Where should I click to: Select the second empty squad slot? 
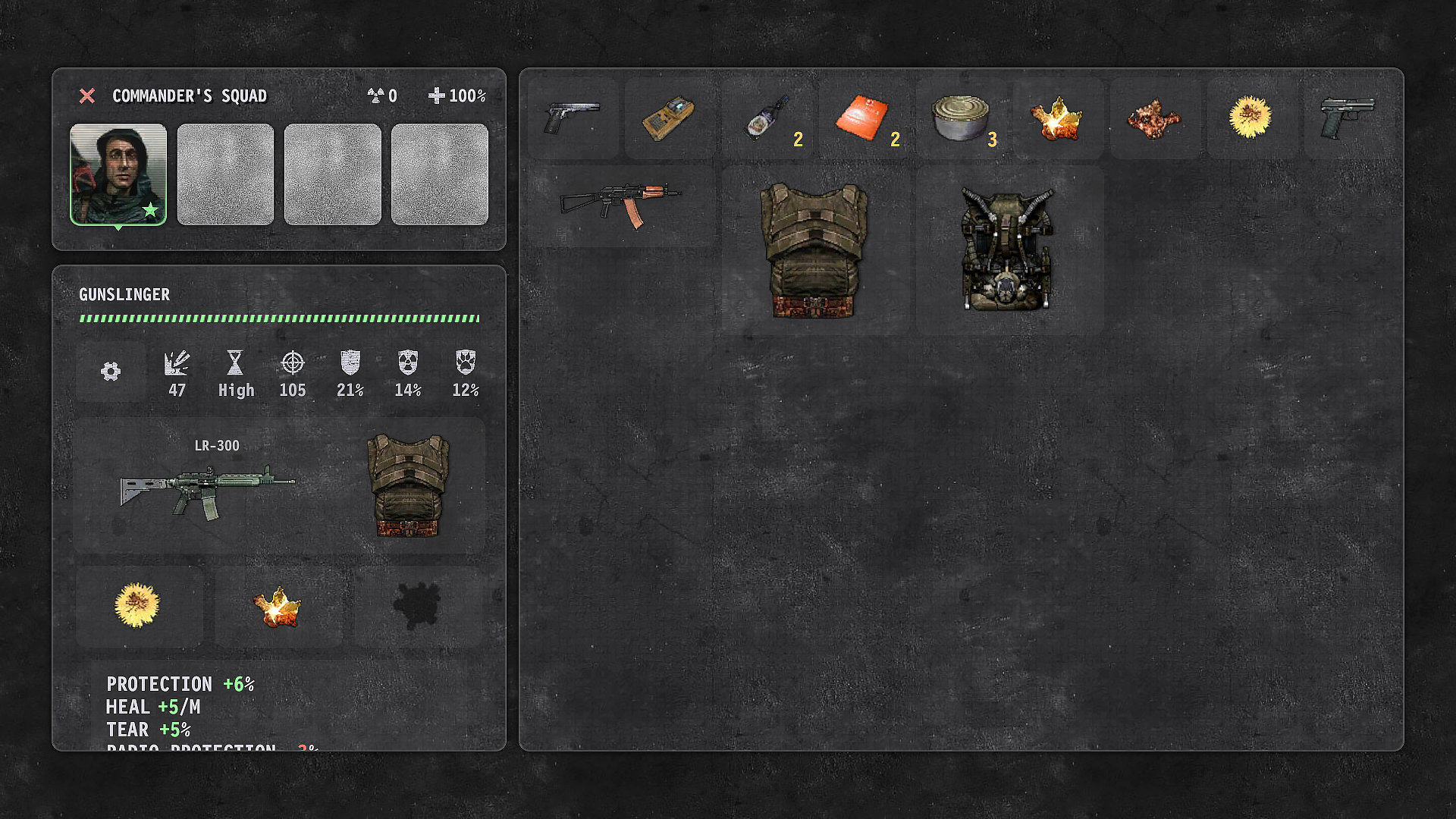tap(225, 173)
